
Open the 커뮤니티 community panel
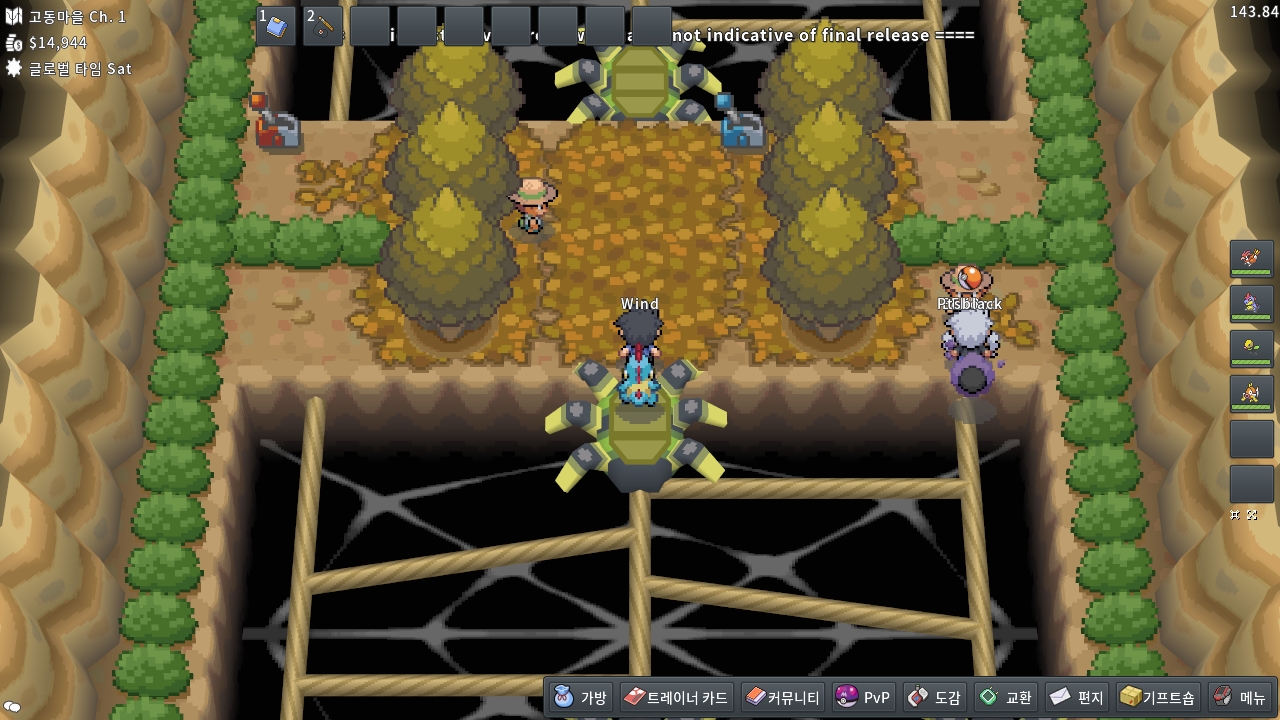pos(783,697)
